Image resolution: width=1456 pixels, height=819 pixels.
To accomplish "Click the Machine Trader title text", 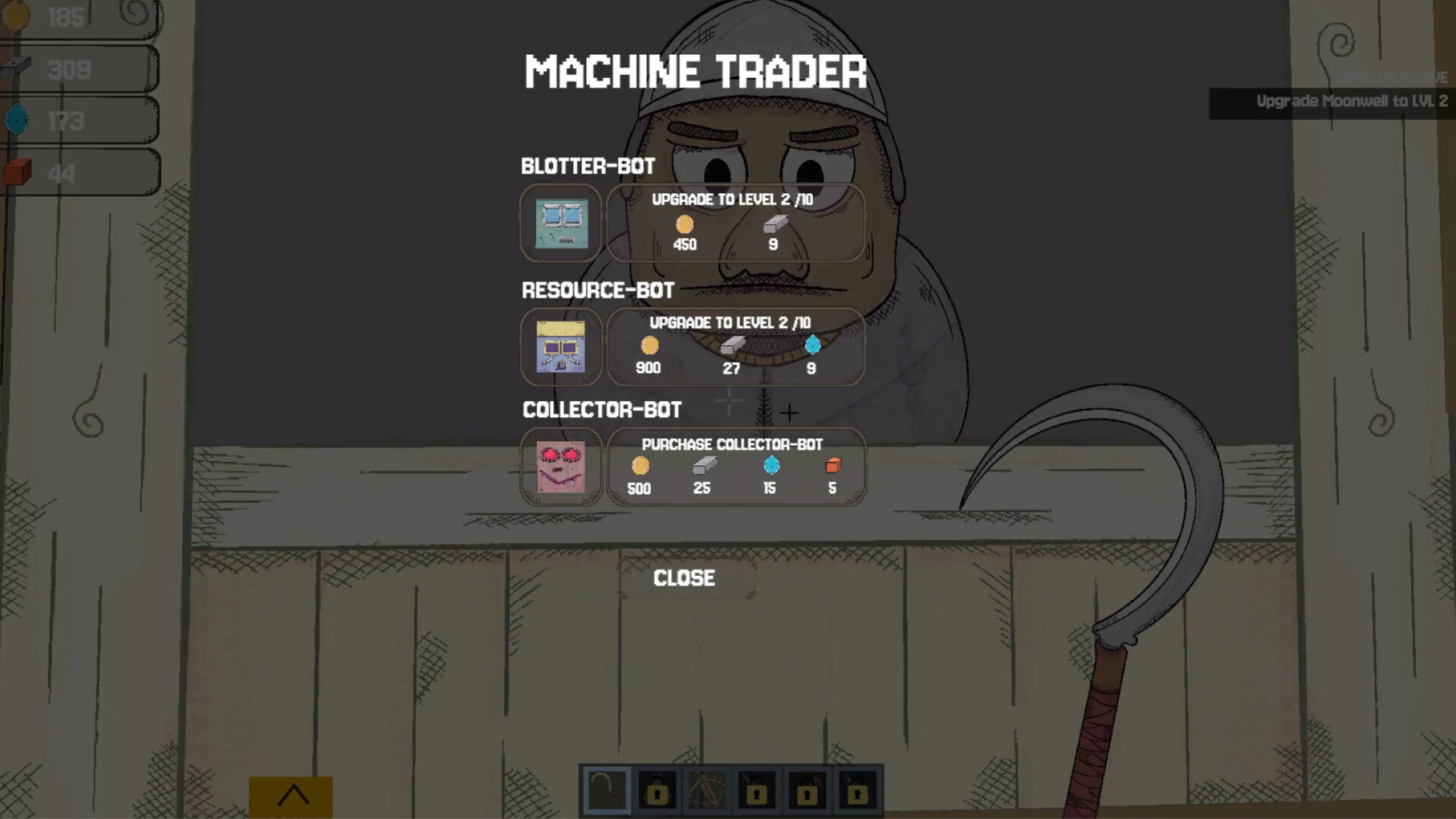I will 695,71.
